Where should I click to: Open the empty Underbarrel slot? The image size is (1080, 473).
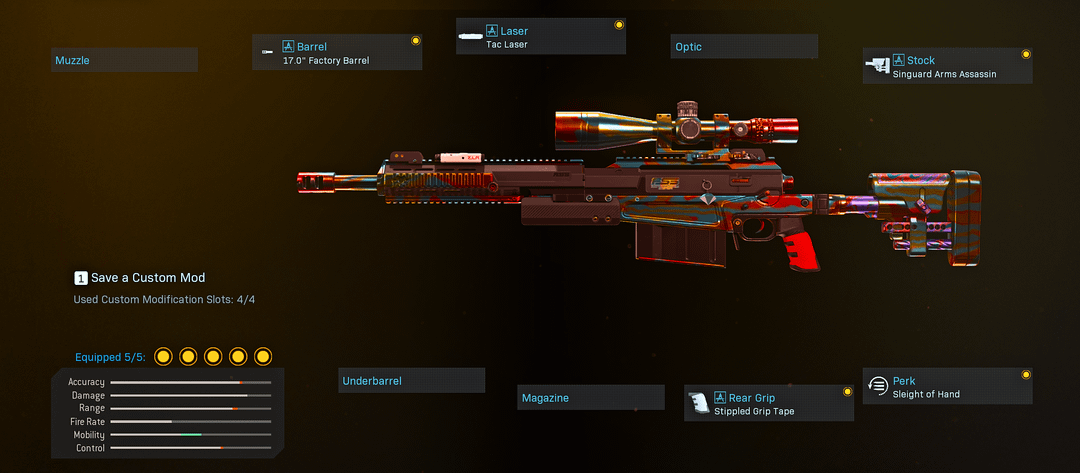click(x=411, y=381)
